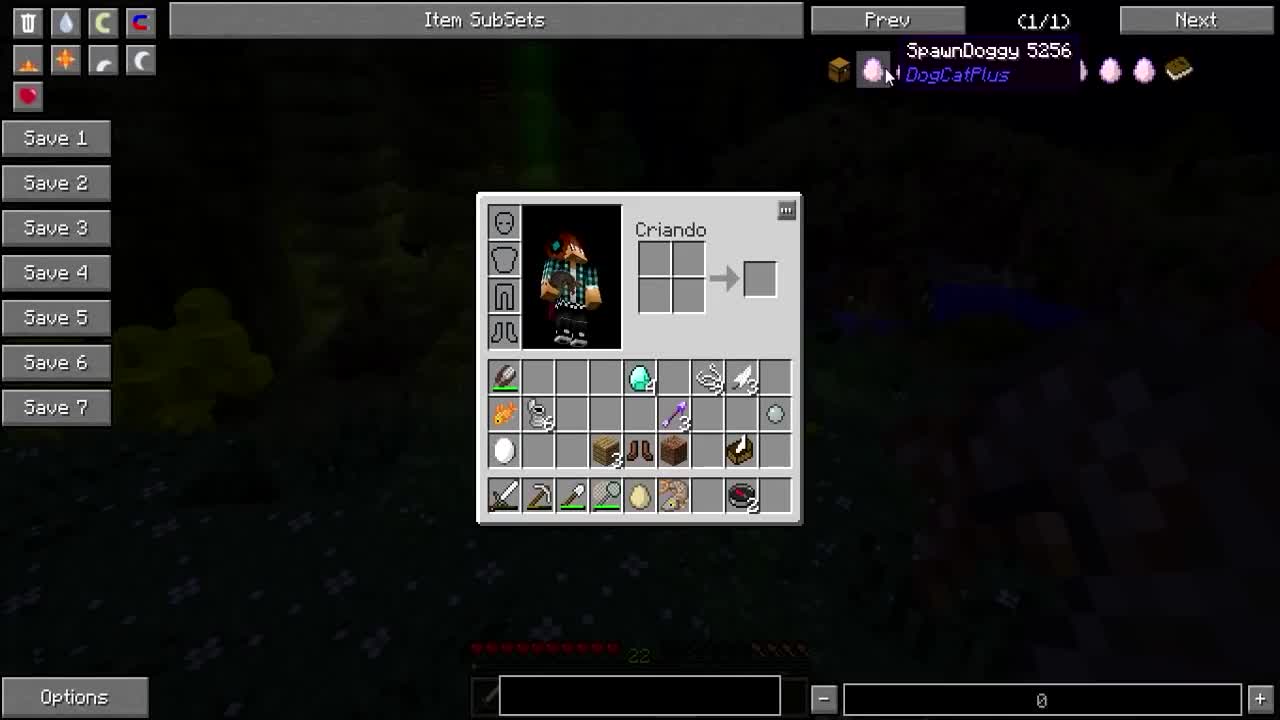Toggle rain with the raindrop icon

(64, 22)
